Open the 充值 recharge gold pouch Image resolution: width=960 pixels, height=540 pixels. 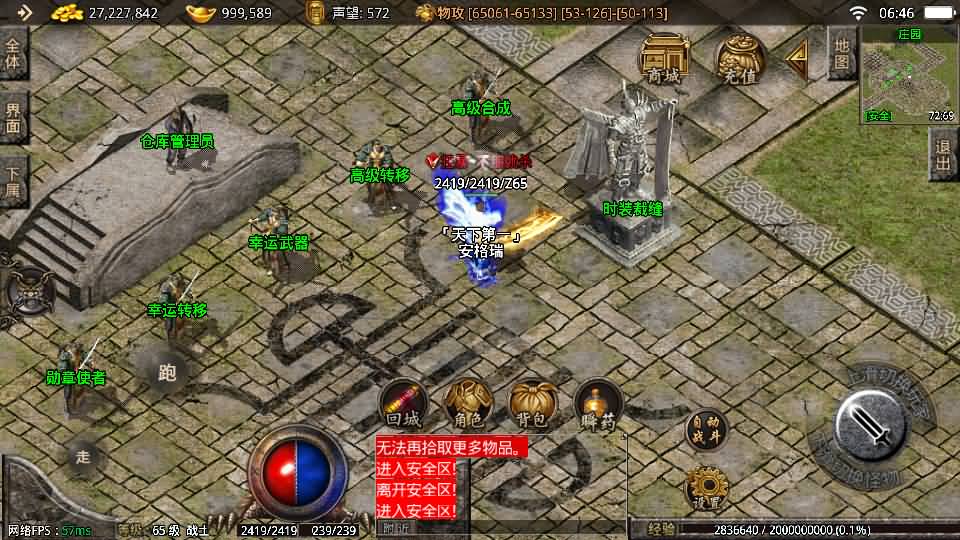click(740, 58)
